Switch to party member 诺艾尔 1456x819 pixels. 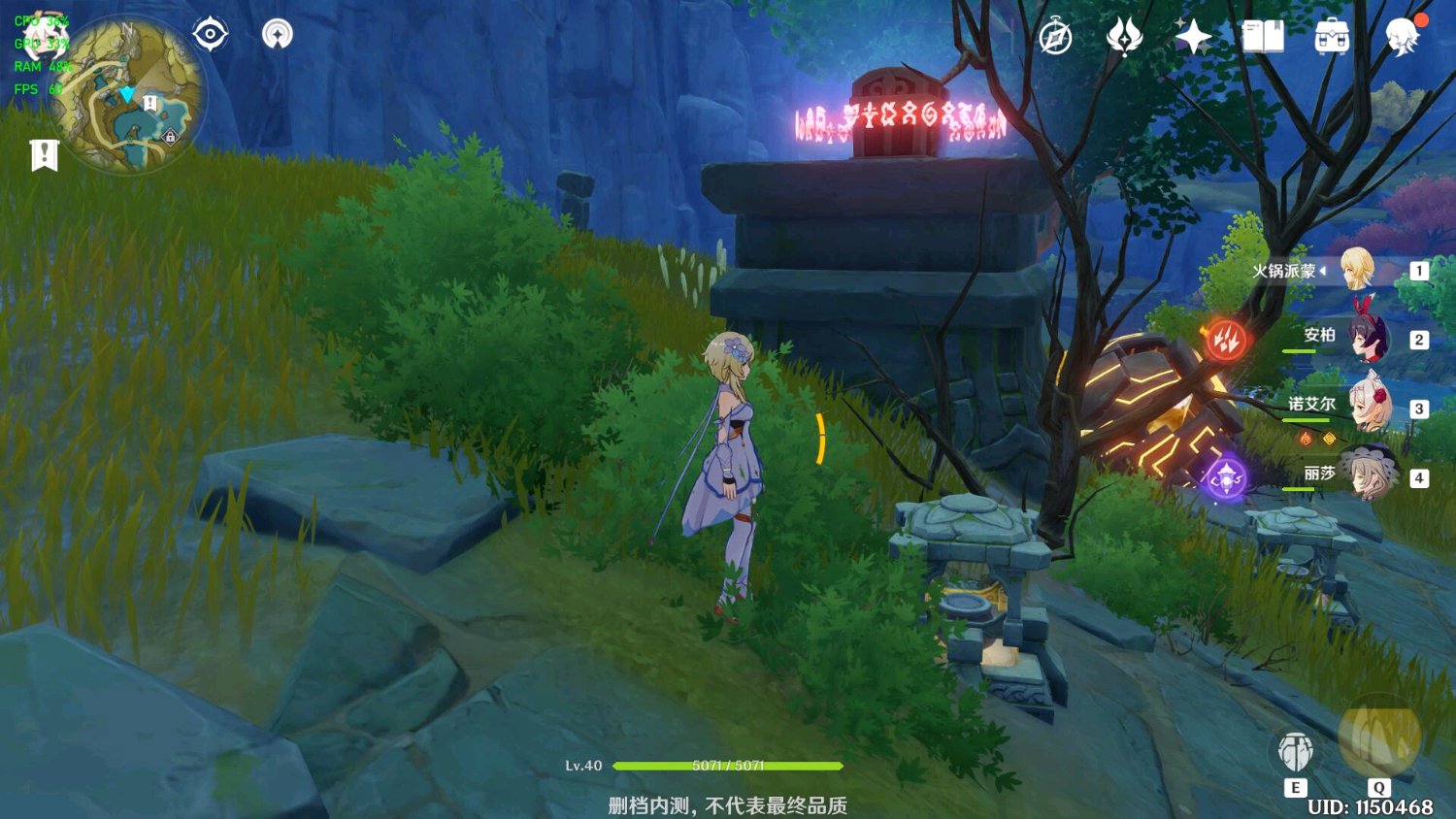point(1369,408)
